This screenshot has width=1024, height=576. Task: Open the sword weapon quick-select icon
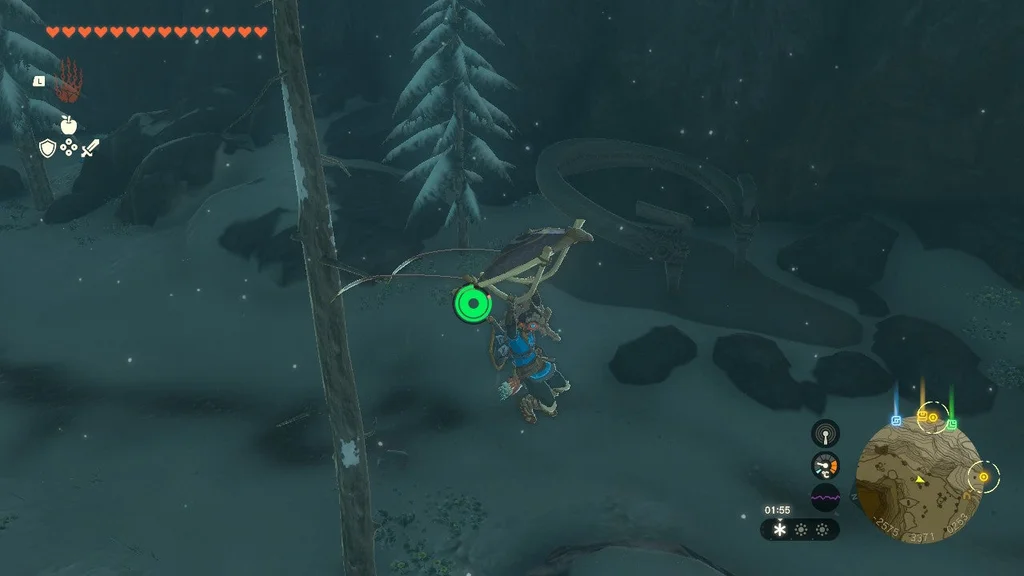90,149
